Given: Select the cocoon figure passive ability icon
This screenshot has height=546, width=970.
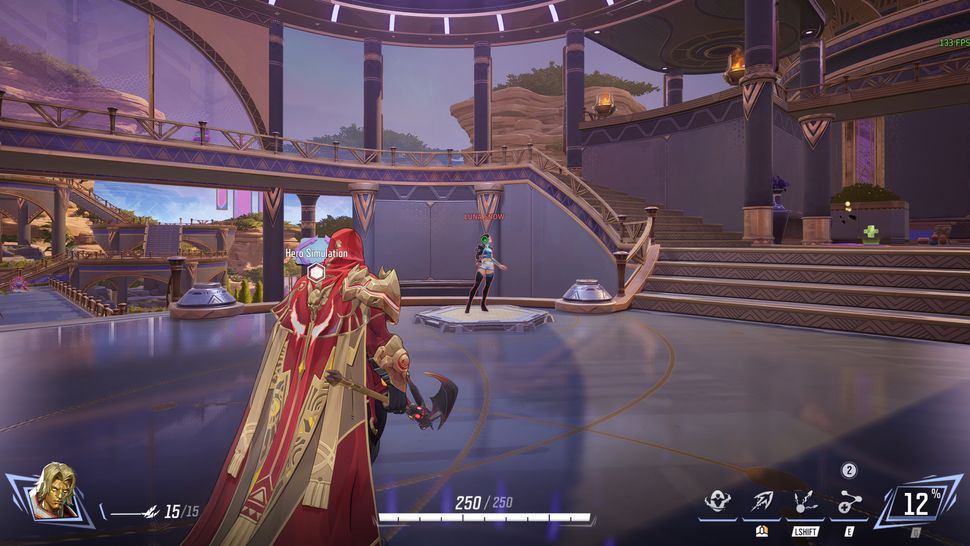Looking at the screenshot, I should (717, 502).
